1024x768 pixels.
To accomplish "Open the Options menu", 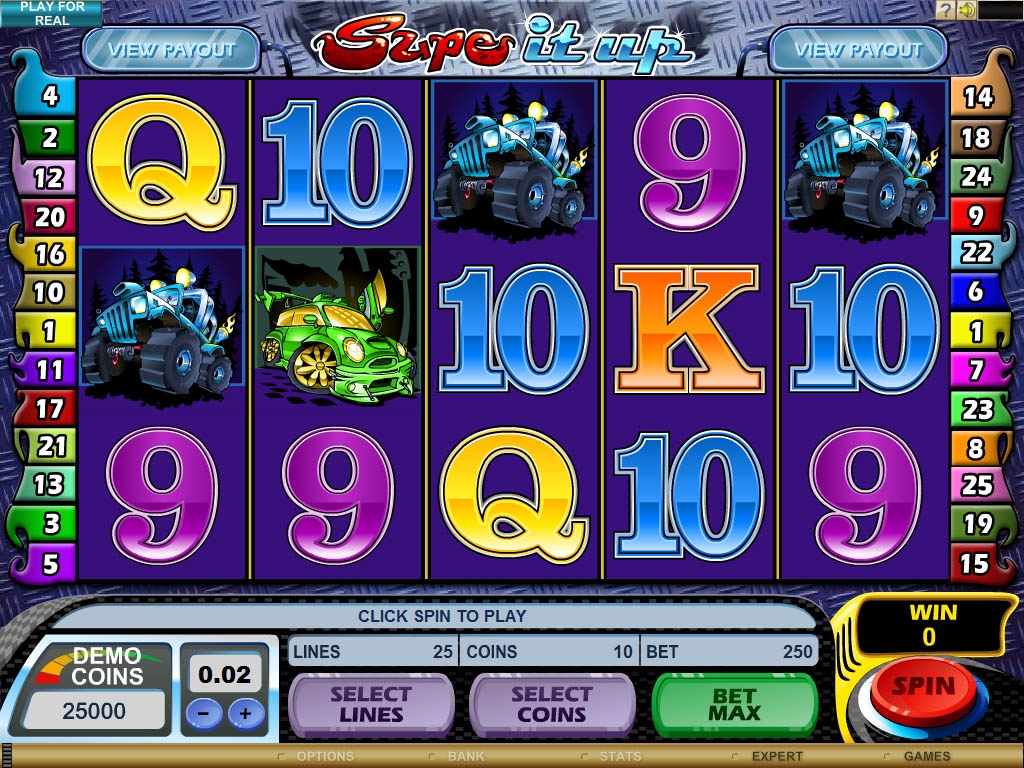I will [325, 756].
